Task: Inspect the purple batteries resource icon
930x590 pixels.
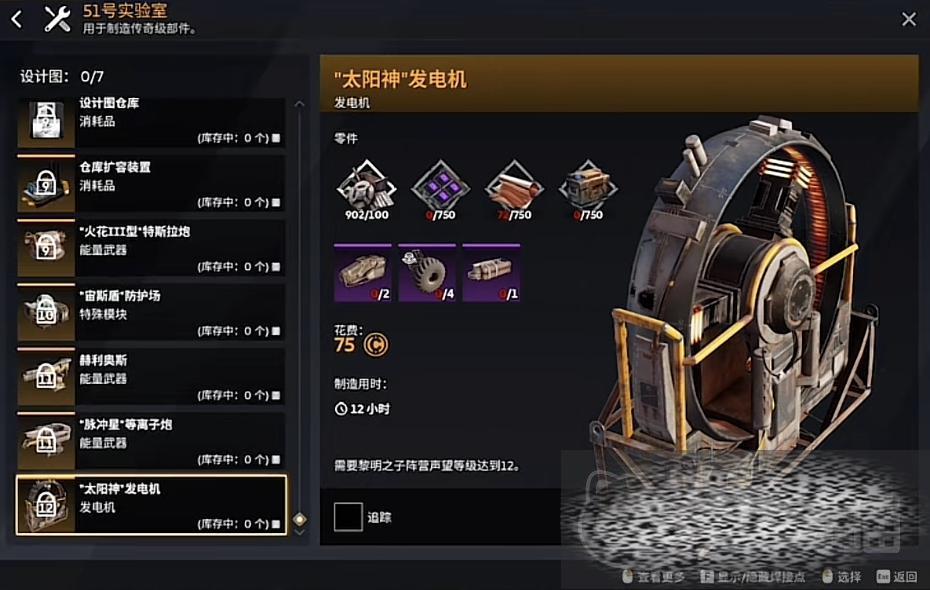Action: coord(441,184)
